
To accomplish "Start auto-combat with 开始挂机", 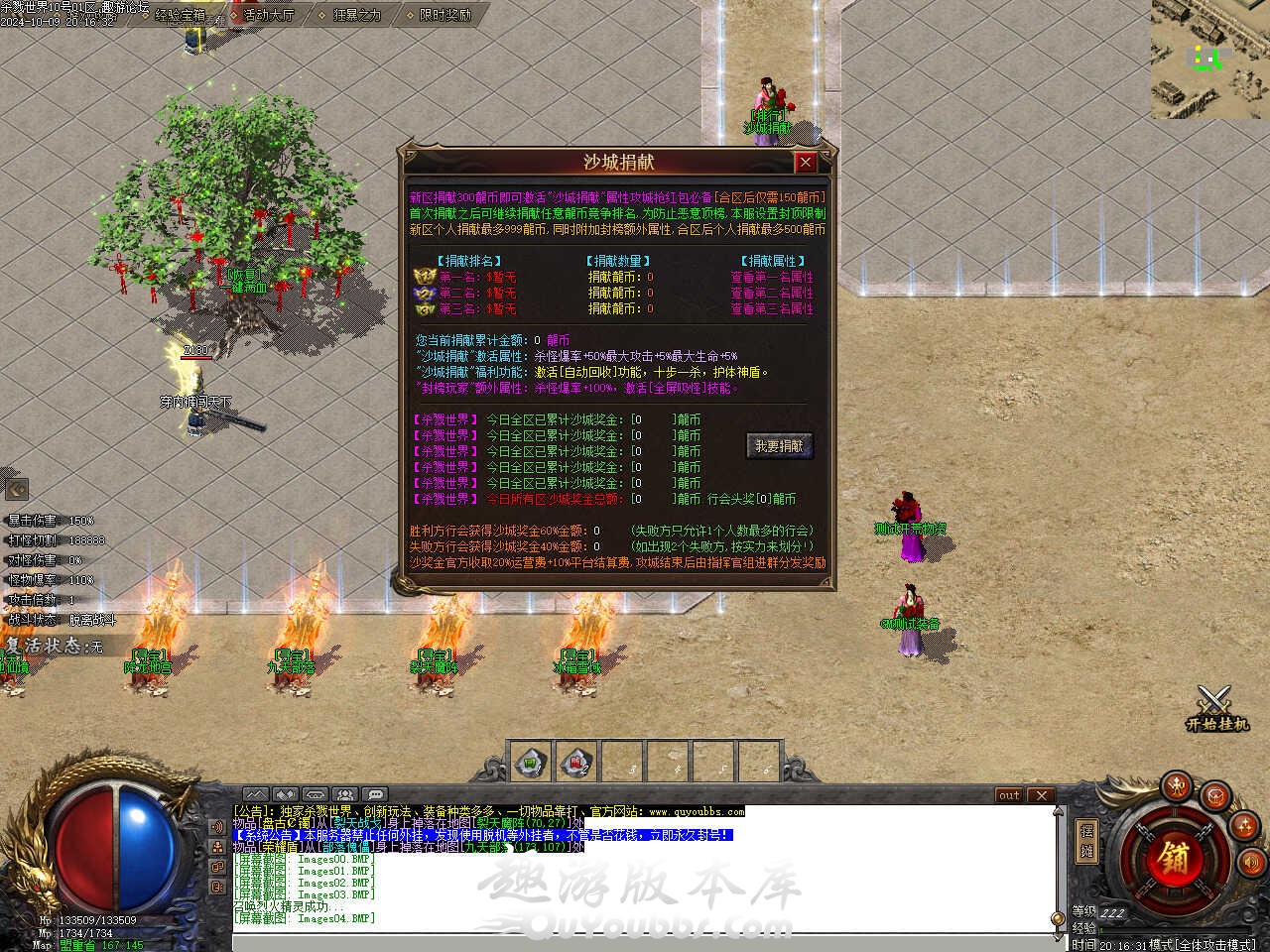I will (1216, 710).
